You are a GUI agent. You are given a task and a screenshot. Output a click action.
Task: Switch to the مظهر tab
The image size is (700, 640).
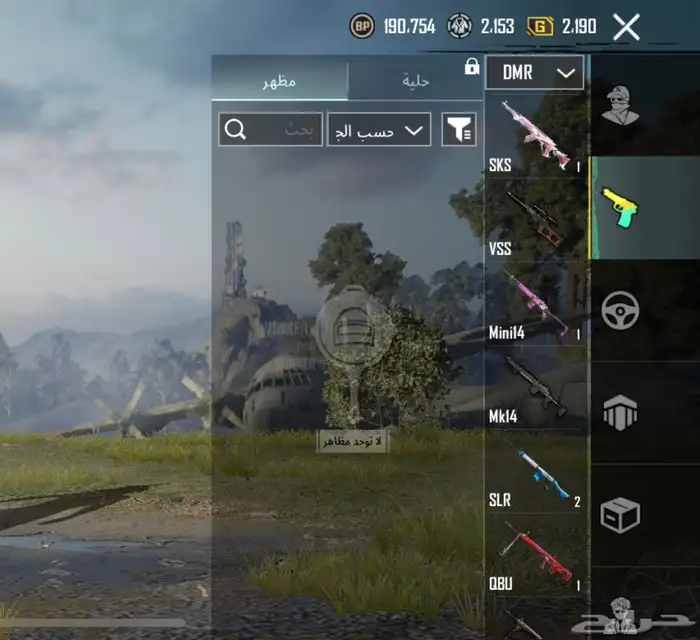[280, 81]
